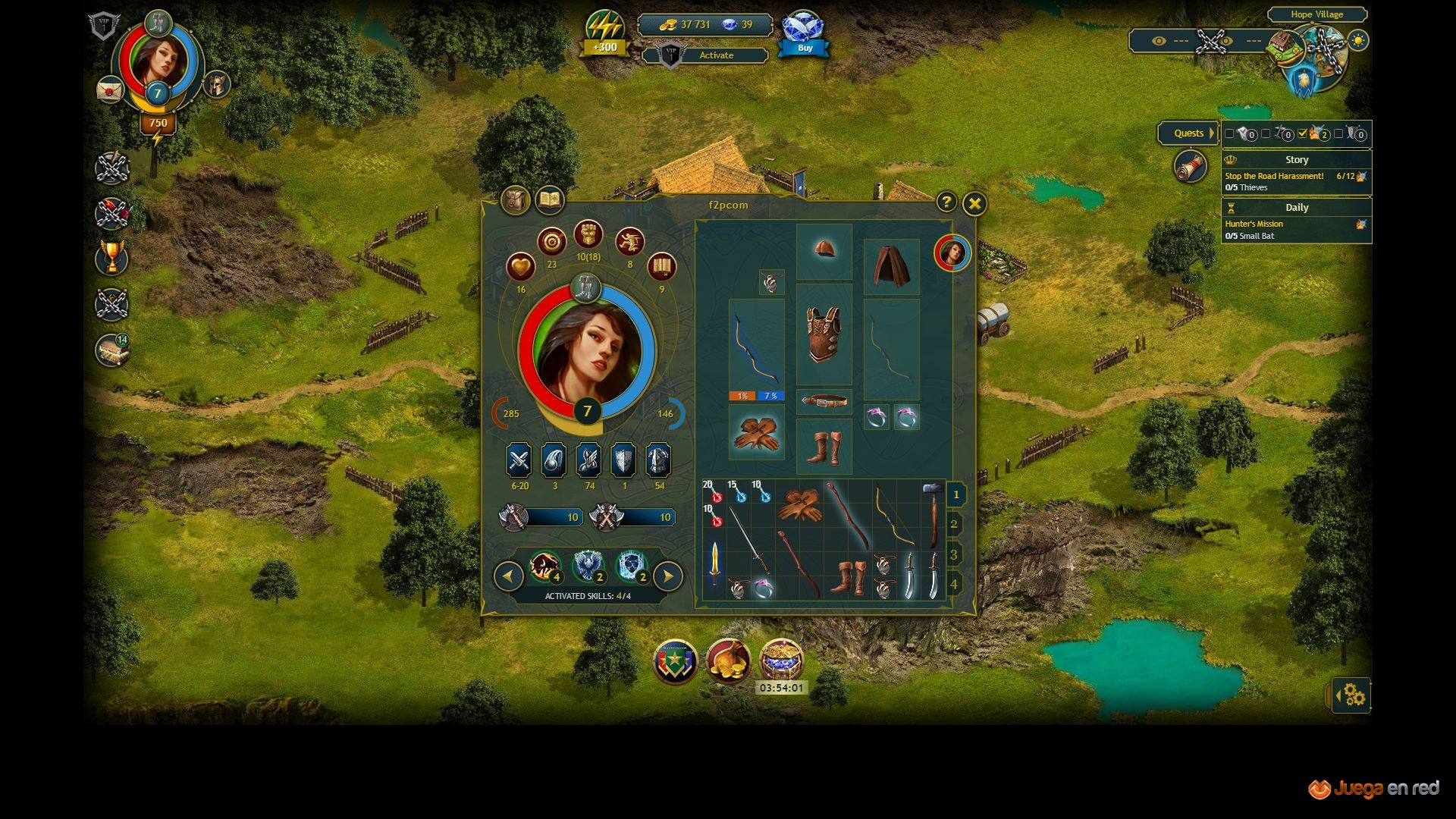Screen dimensions: 1456x819
Task: Open the trophy rankings icon
Action: pyautogui.click(x=112, y=258)
